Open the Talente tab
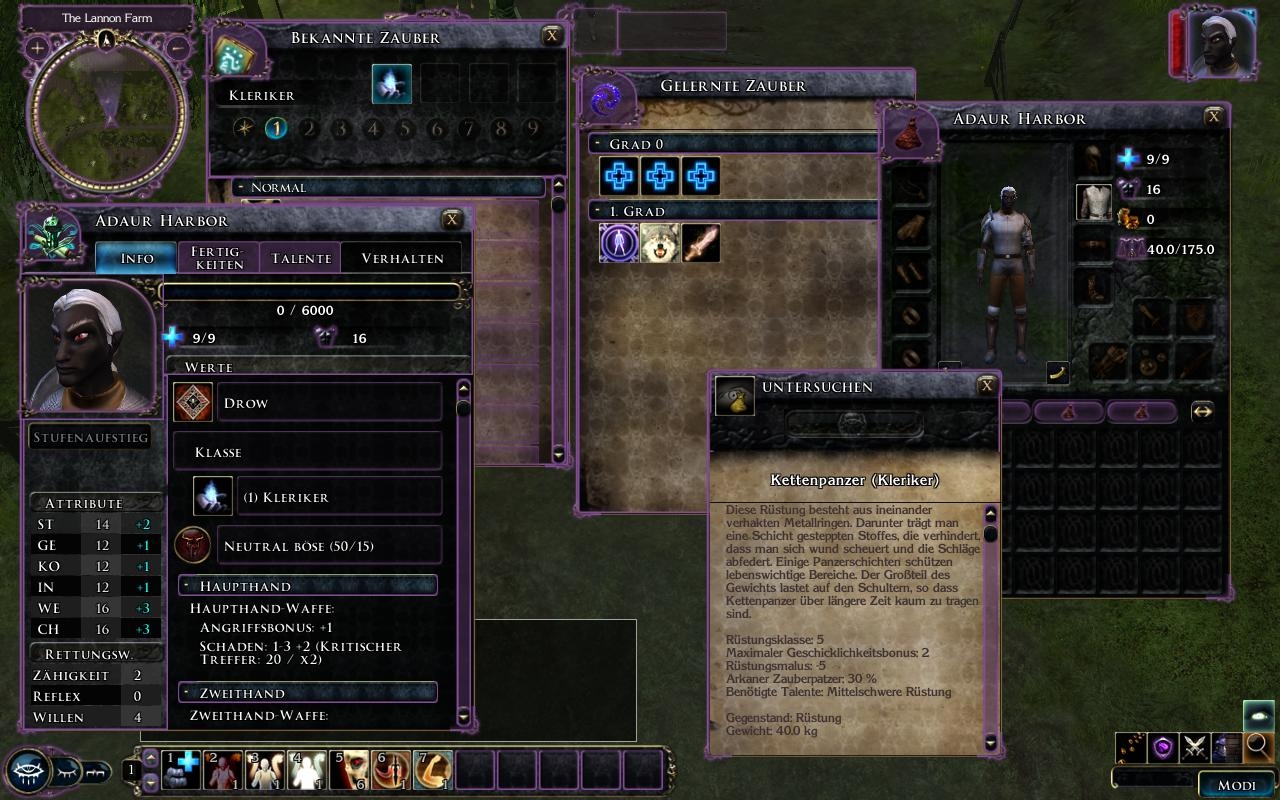The height and width of the screenshot is (800, 1280). (x=301, y=258)
